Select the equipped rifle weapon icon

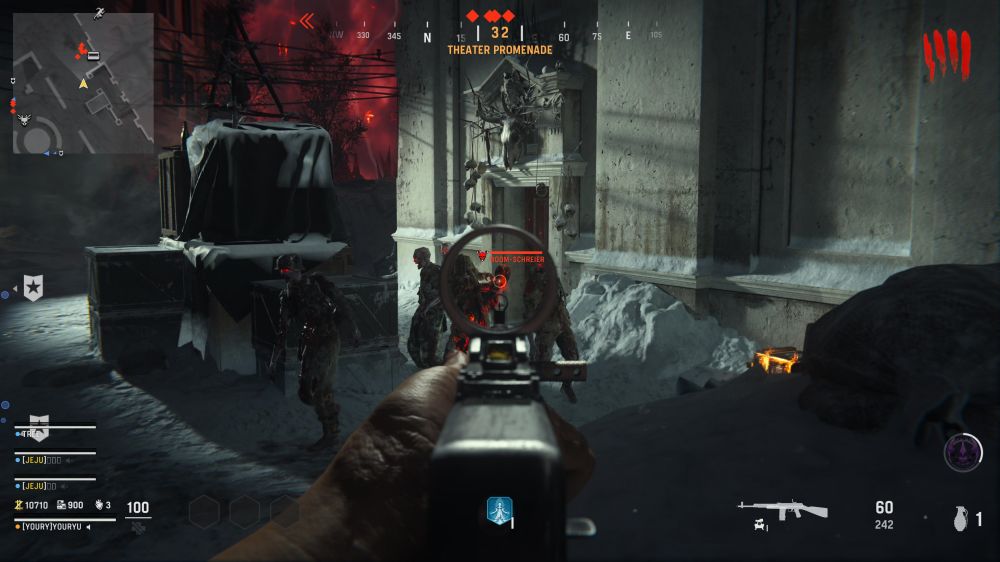pos(783,509)
